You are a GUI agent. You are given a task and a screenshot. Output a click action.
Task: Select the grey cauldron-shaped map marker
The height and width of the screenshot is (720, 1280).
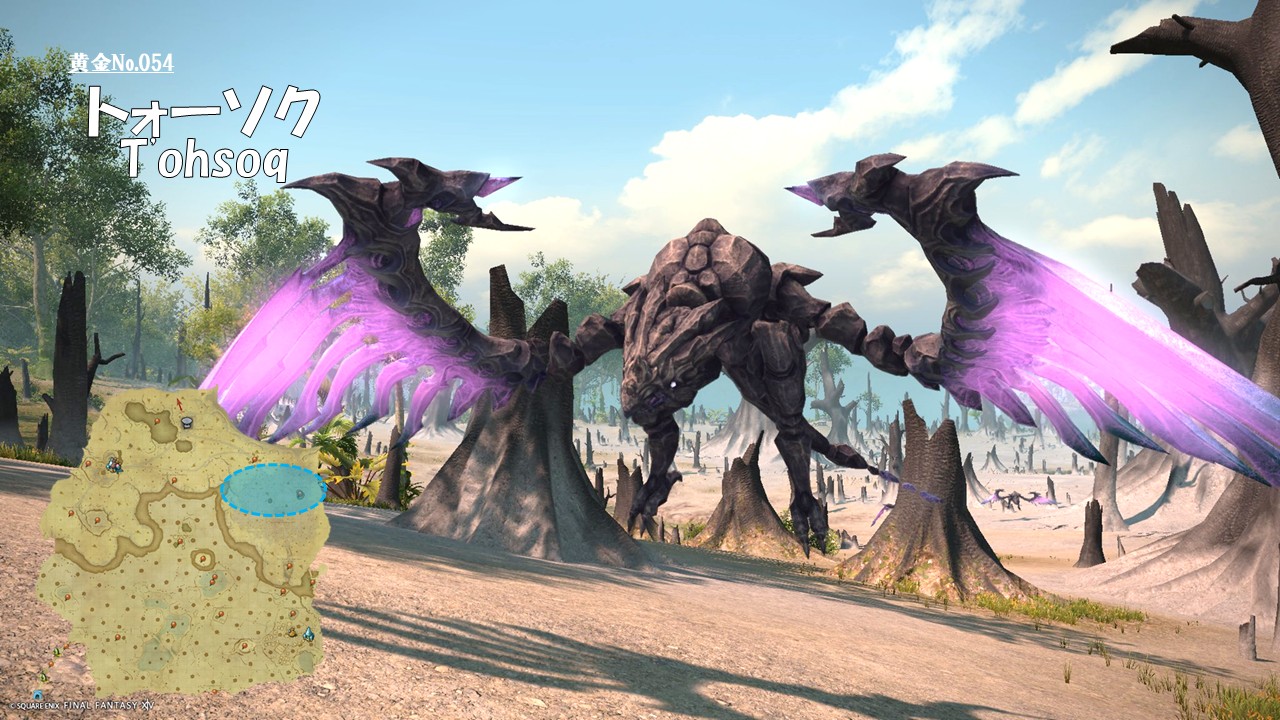(x=187, y=424)
